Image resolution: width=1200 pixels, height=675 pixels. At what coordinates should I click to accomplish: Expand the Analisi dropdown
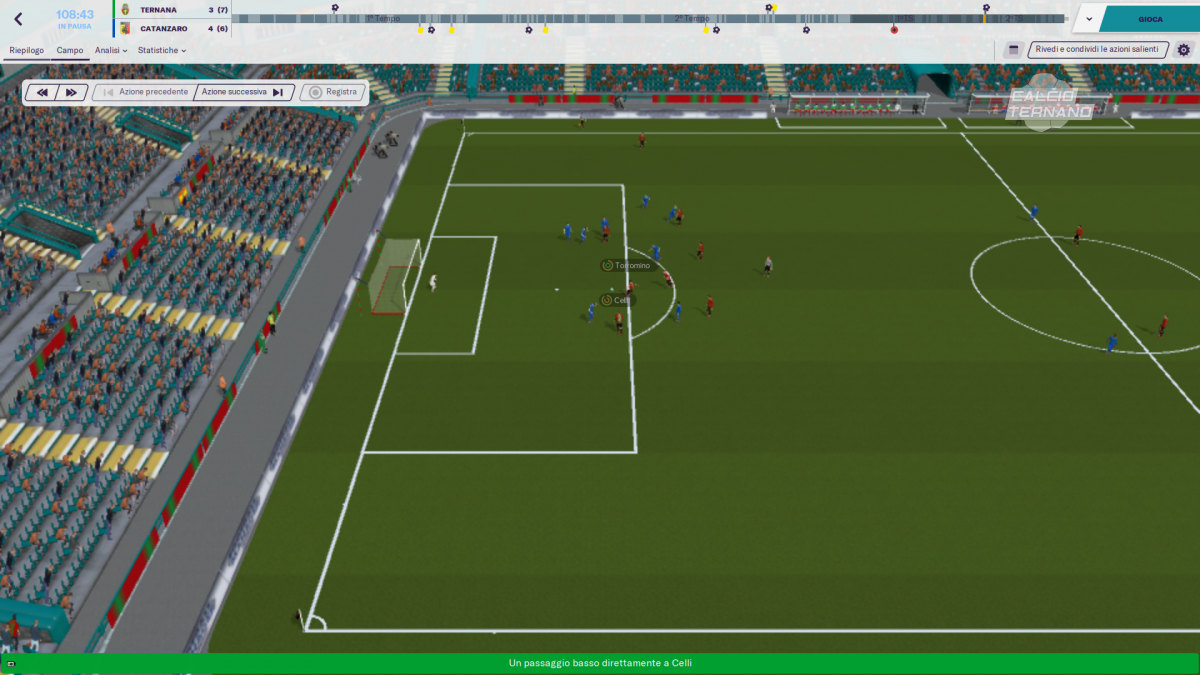click(x=111, y=50)
